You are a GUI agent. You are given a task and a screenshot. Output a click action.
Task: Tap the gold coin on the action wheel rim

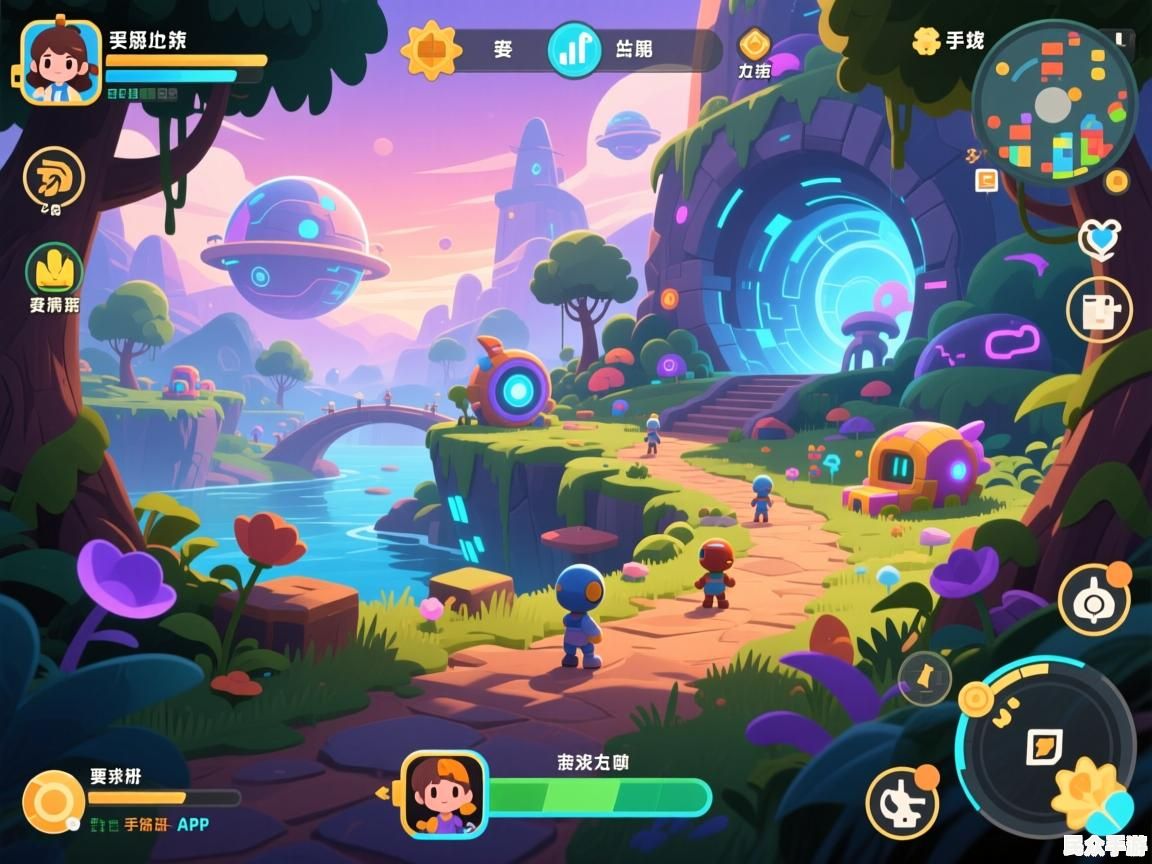point(976,698)
